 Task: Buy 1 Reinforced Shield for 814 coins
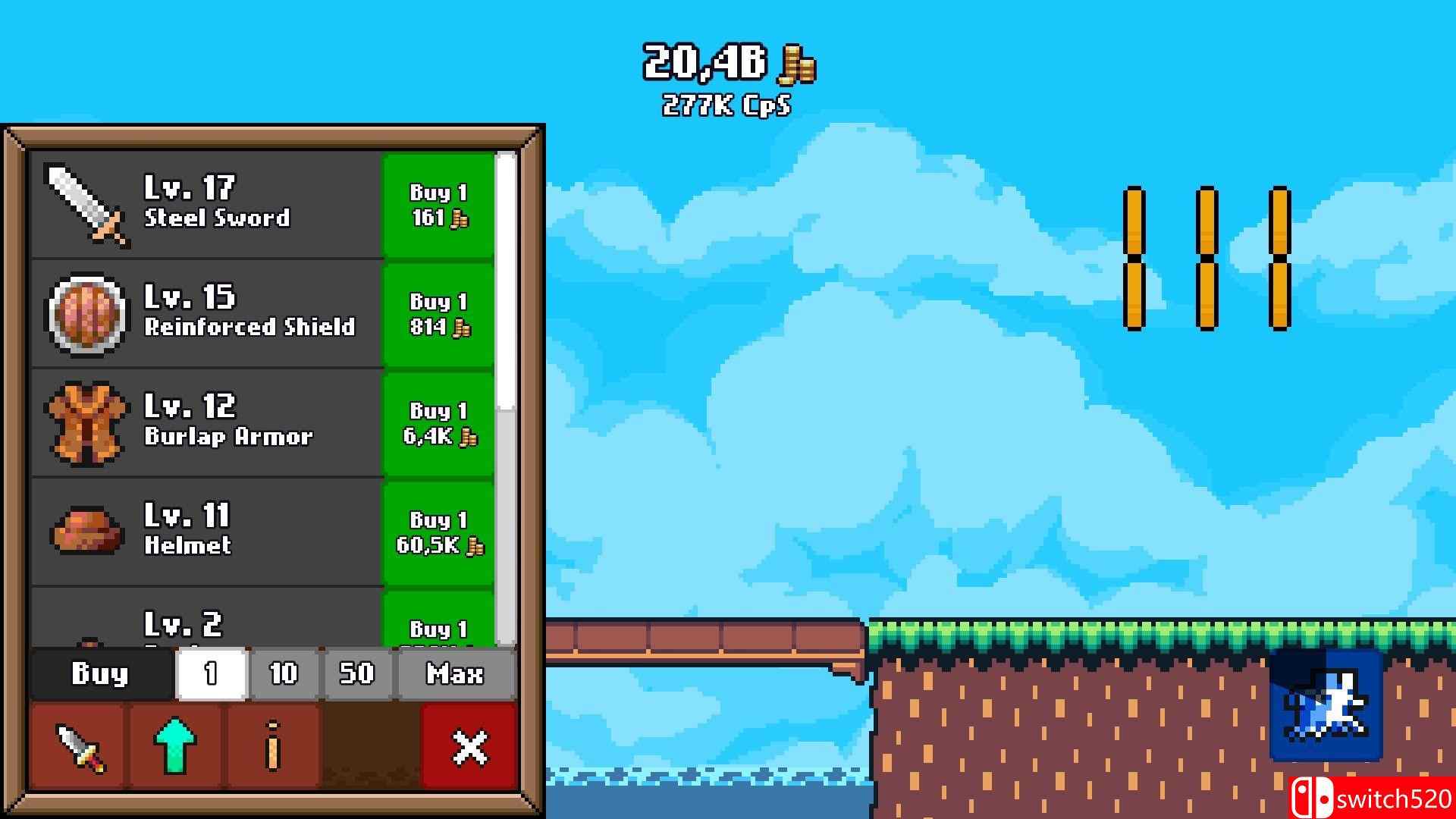tap(440, 313)
